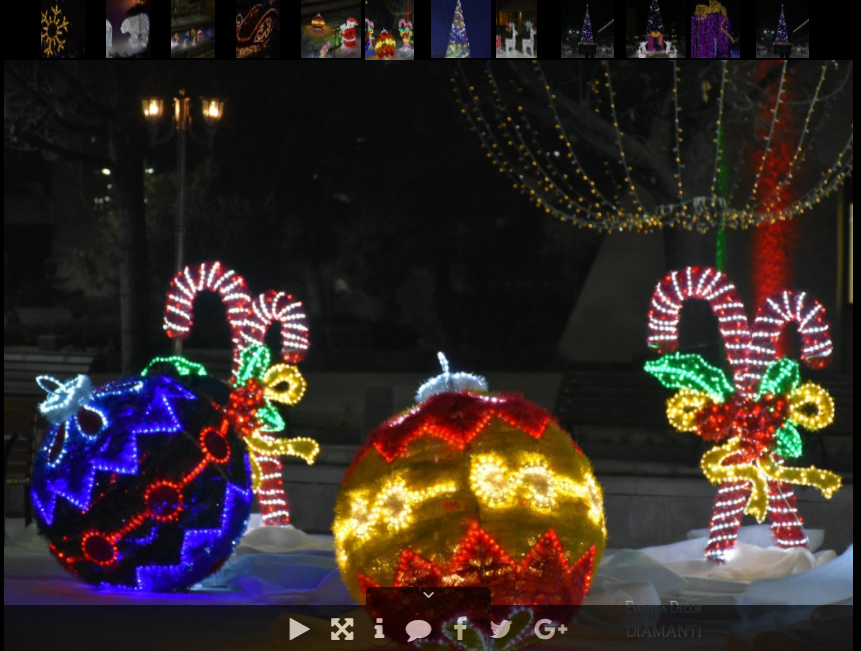This screenshot has width=861, height=651.
Task: View the Santa Claus thumbnail
Action: [x=331, y=29]
